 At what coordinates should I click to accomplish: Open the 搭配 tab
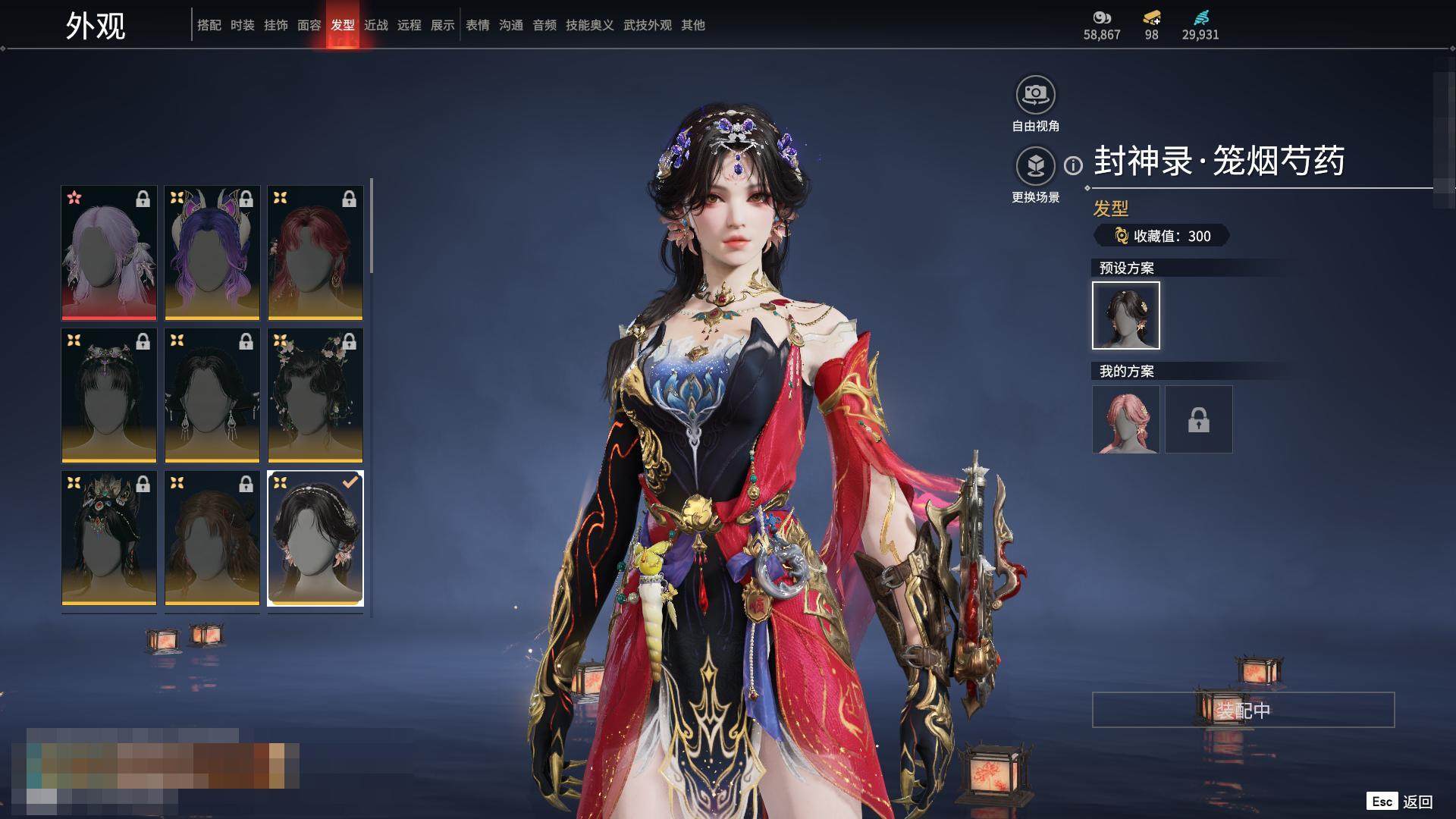pyautogui.click(x=209, y=25)
